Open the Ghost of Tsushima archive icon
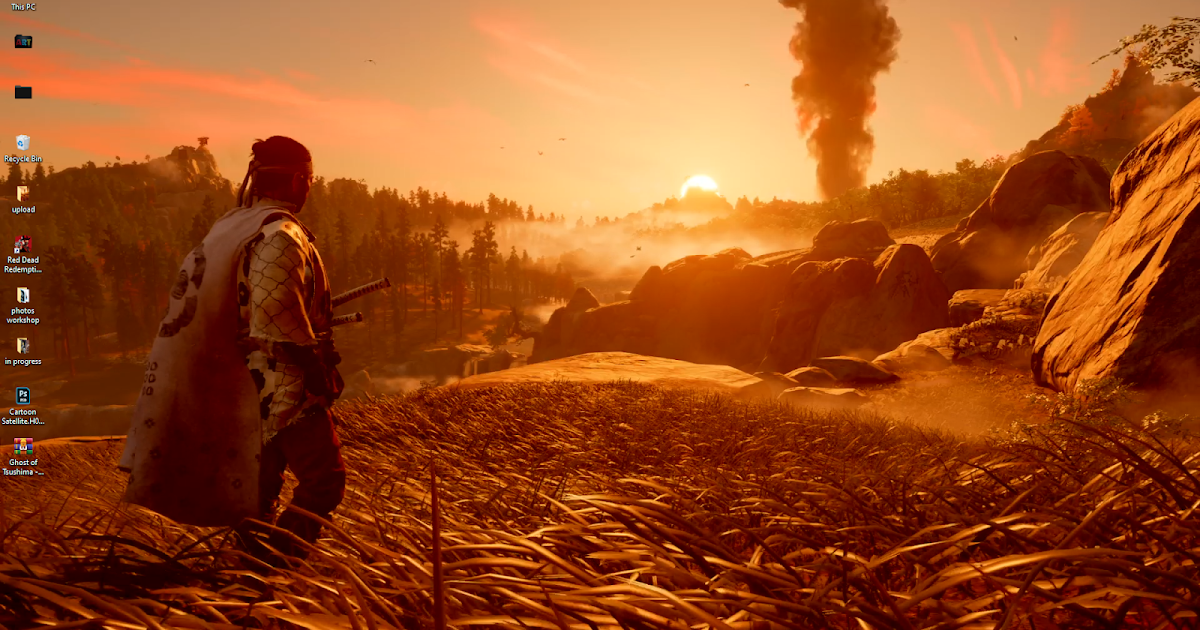 point(23,447)
